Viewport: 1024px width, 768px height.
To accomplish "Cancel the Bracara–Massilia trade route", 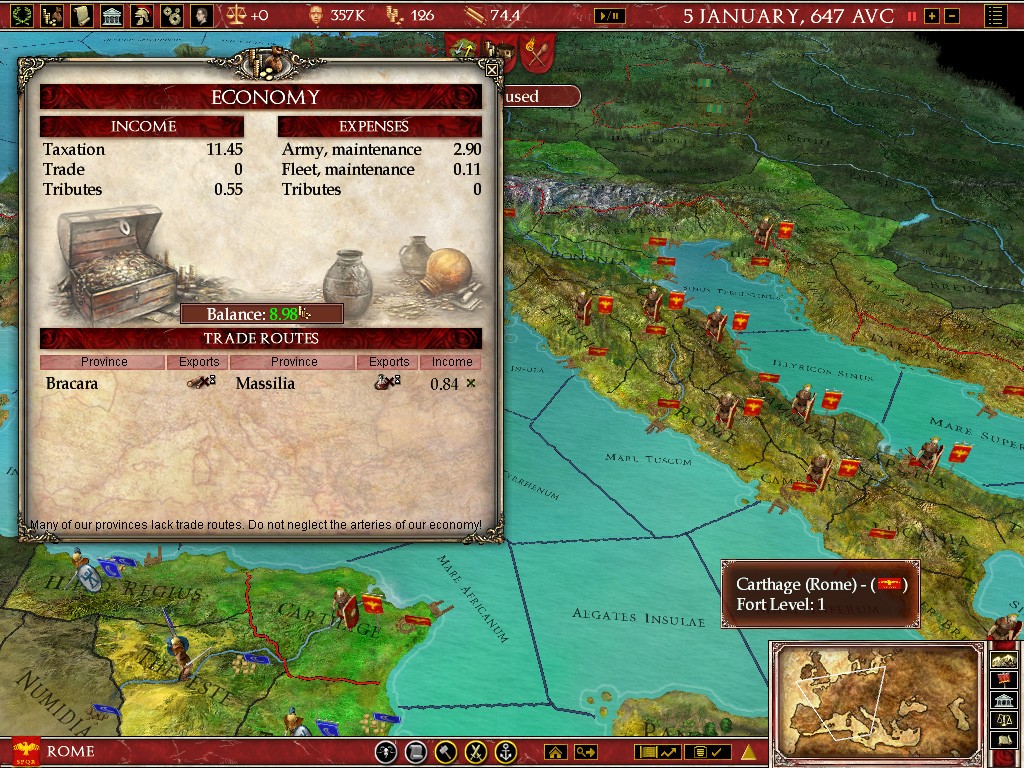I will click(x=471, y=383).
